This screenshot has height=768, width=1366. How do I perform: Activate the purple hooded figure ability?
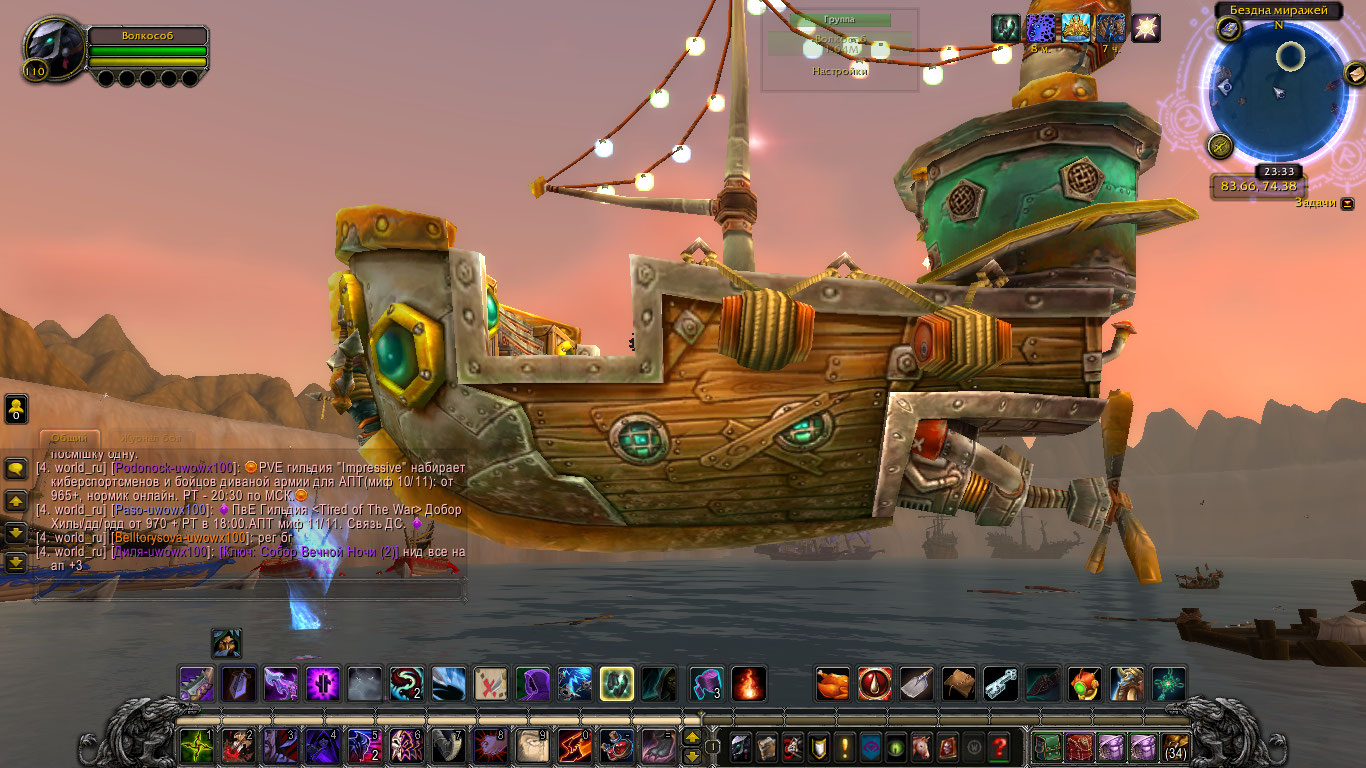point(532,684)
